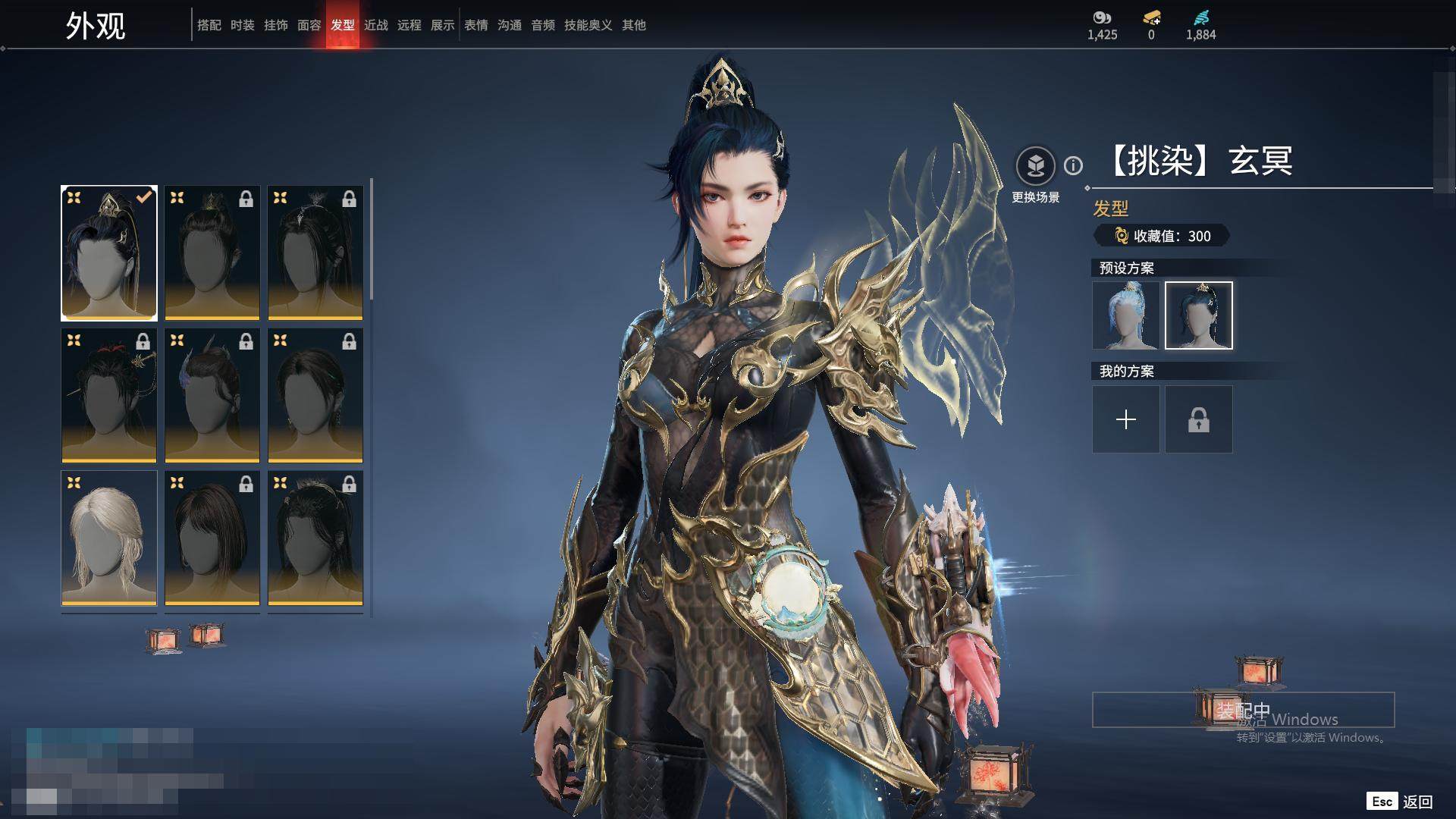Pick the hairstyle with red ribbon and hairpin
This screenshot has height=819, width=1456.
pos(109,395)
